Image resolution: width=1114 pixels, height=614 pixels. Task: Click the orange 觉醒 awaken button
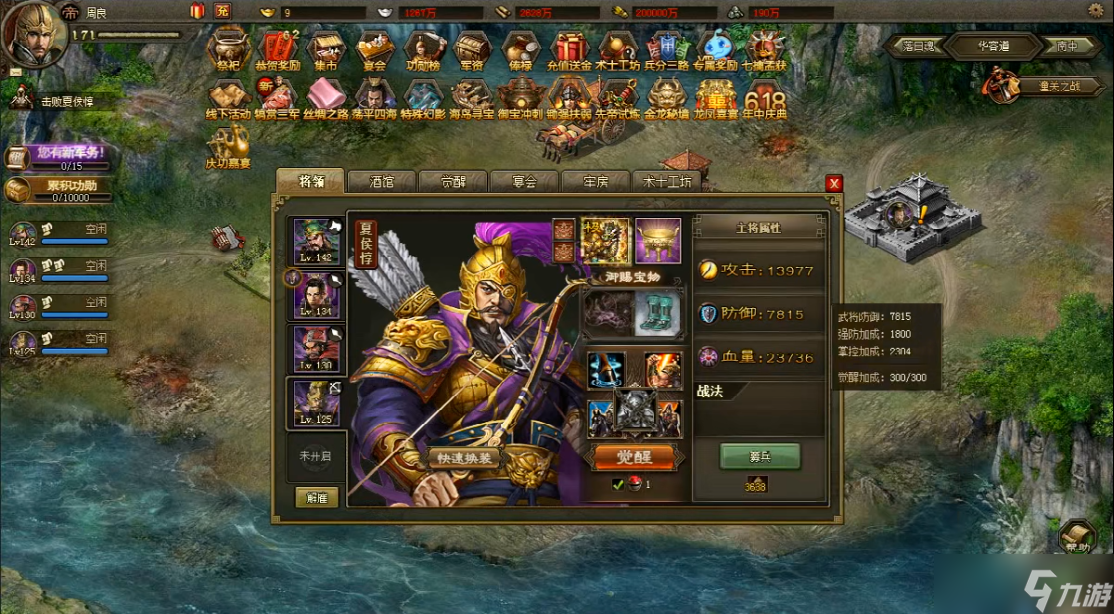pos(636,457)
